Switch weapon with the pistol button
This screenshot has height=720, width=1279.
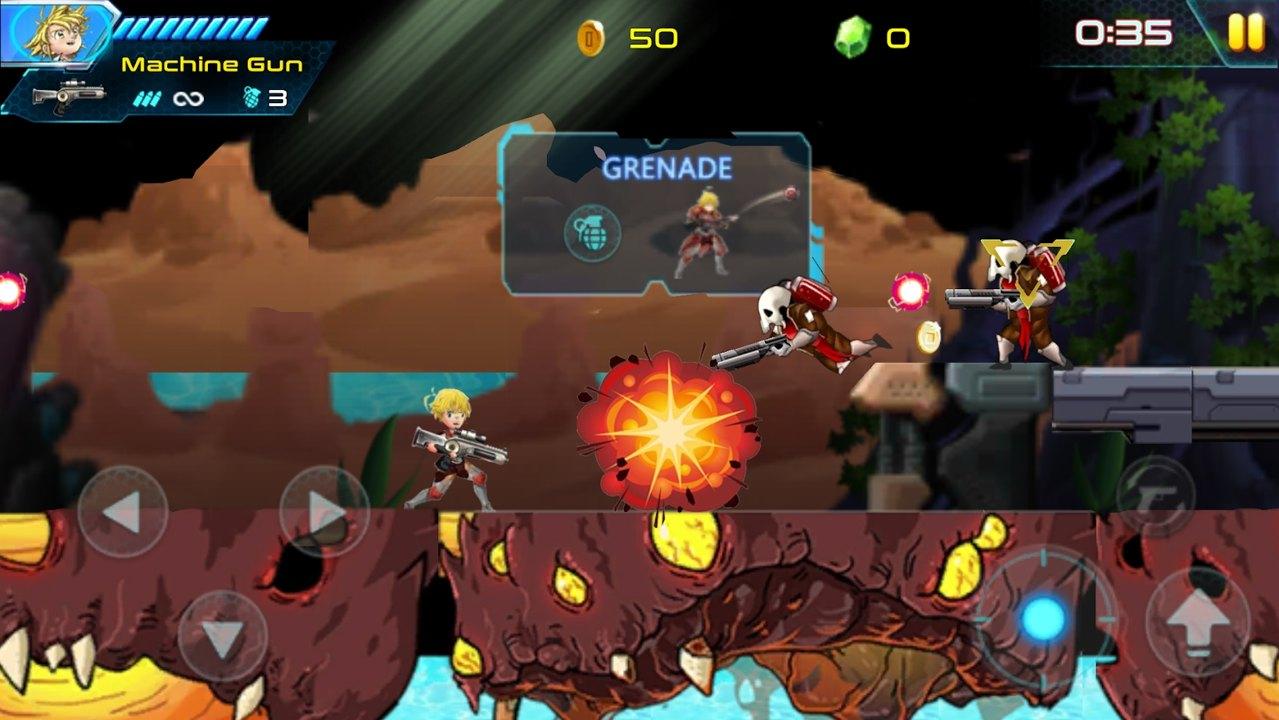pos(1155,494)
